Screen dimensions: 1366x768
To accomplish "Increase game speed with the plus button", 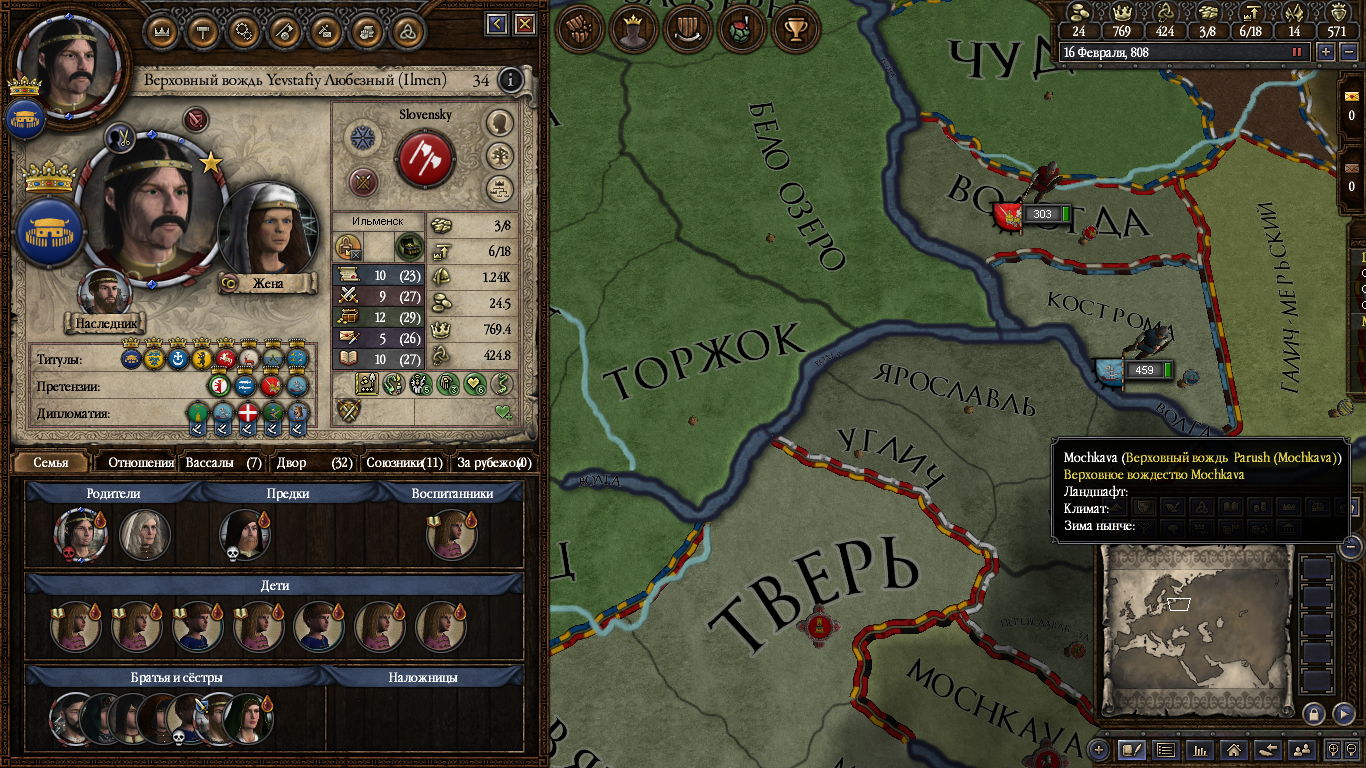I will pyautogui.click(x=1326, y=51).
